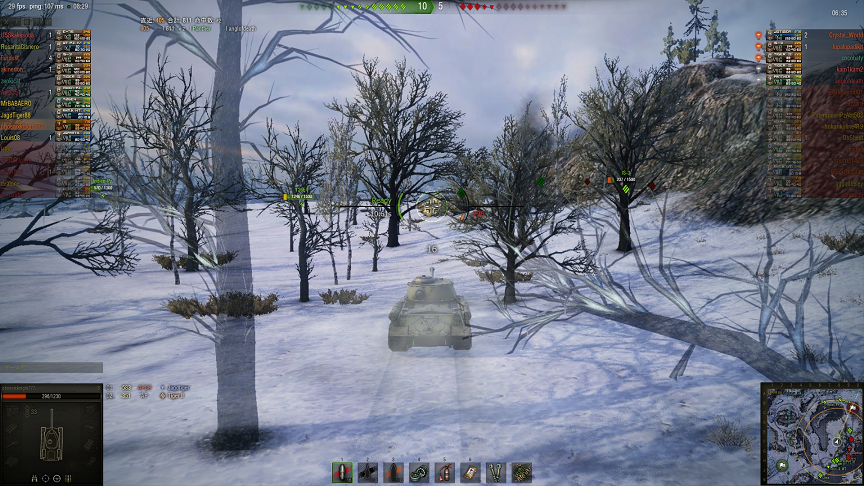Select player JagdTiger88 in team list
864x486 pixels.
22,115
